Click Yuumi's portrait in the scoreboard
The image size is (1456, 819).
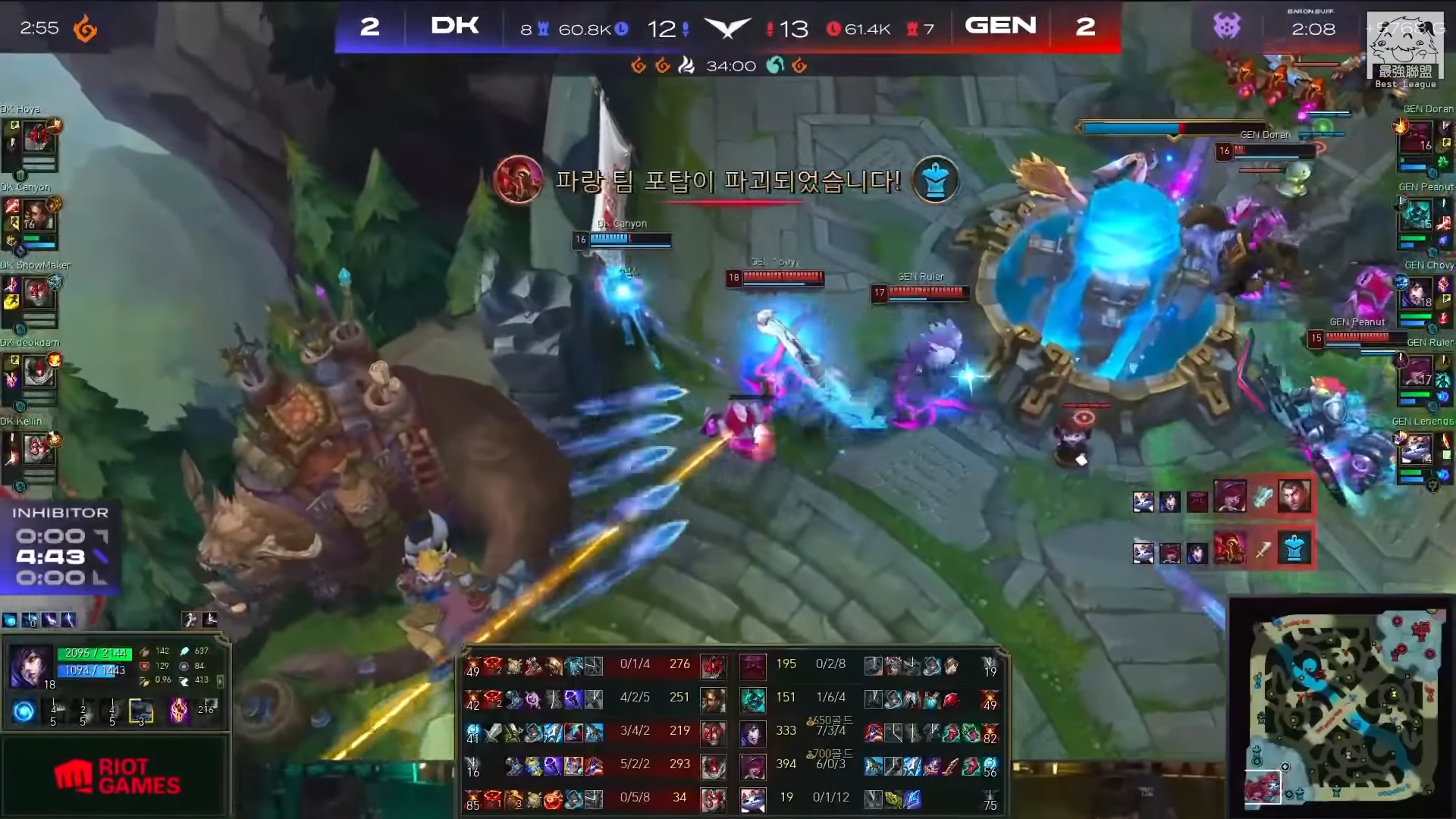click(x=752, y=799)
